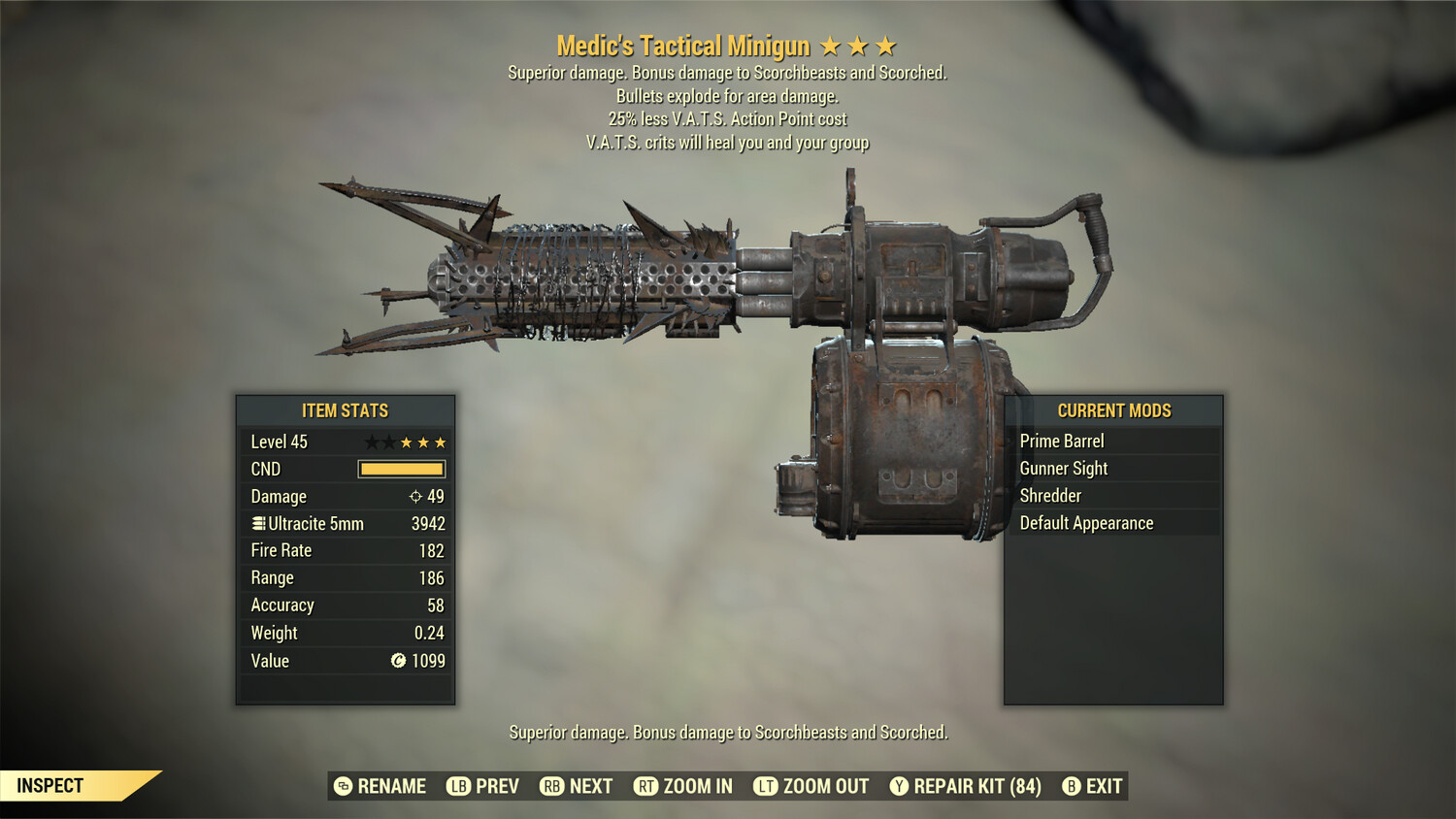Click the B button icon for Exit
1456x819 pixels.
coord(1071,786)
